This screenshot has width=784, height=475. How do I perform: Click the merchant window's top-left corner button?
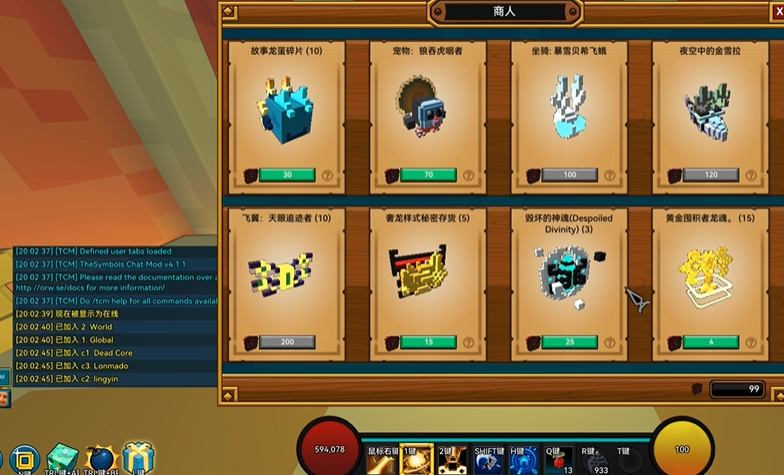tap(229, 12)
